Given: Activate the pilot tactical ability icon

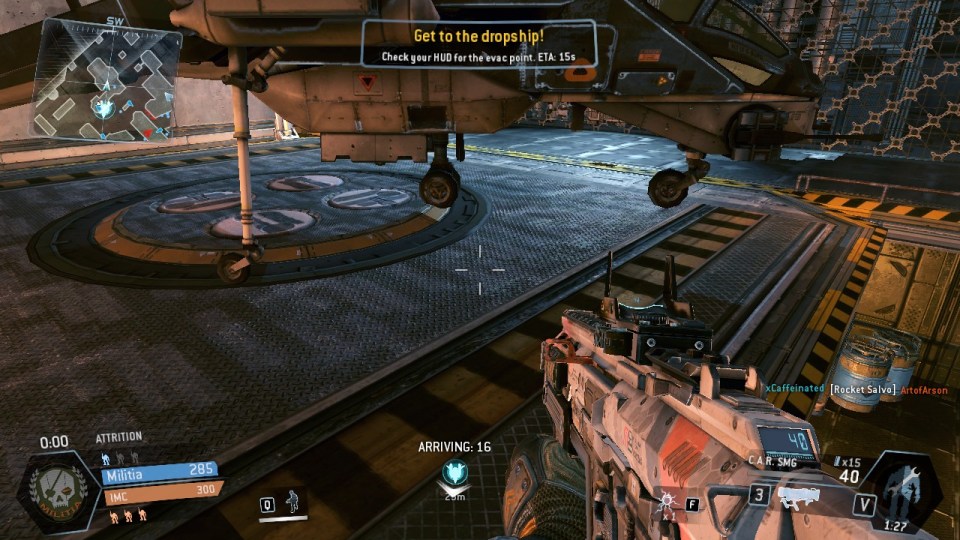Looking at the screenshot, I should pos(292,503).
